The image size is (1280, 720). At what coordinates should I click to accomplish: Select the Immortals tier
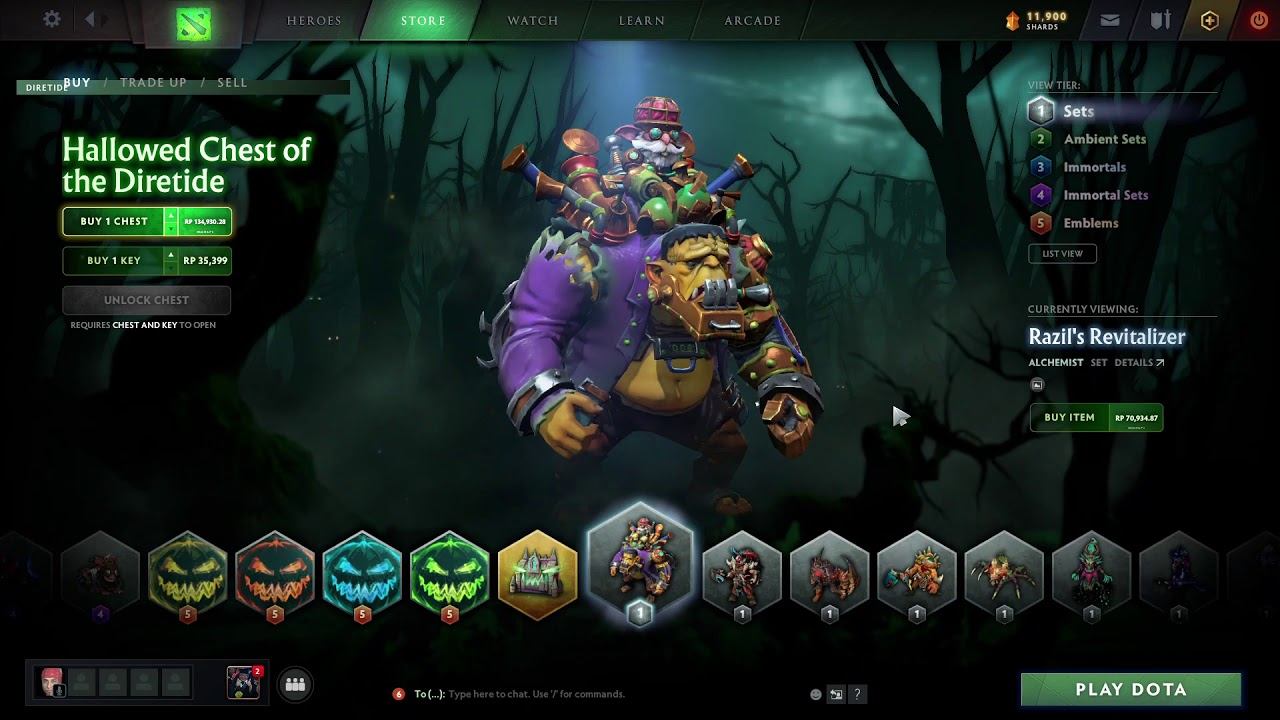(x=1094, y=168)
